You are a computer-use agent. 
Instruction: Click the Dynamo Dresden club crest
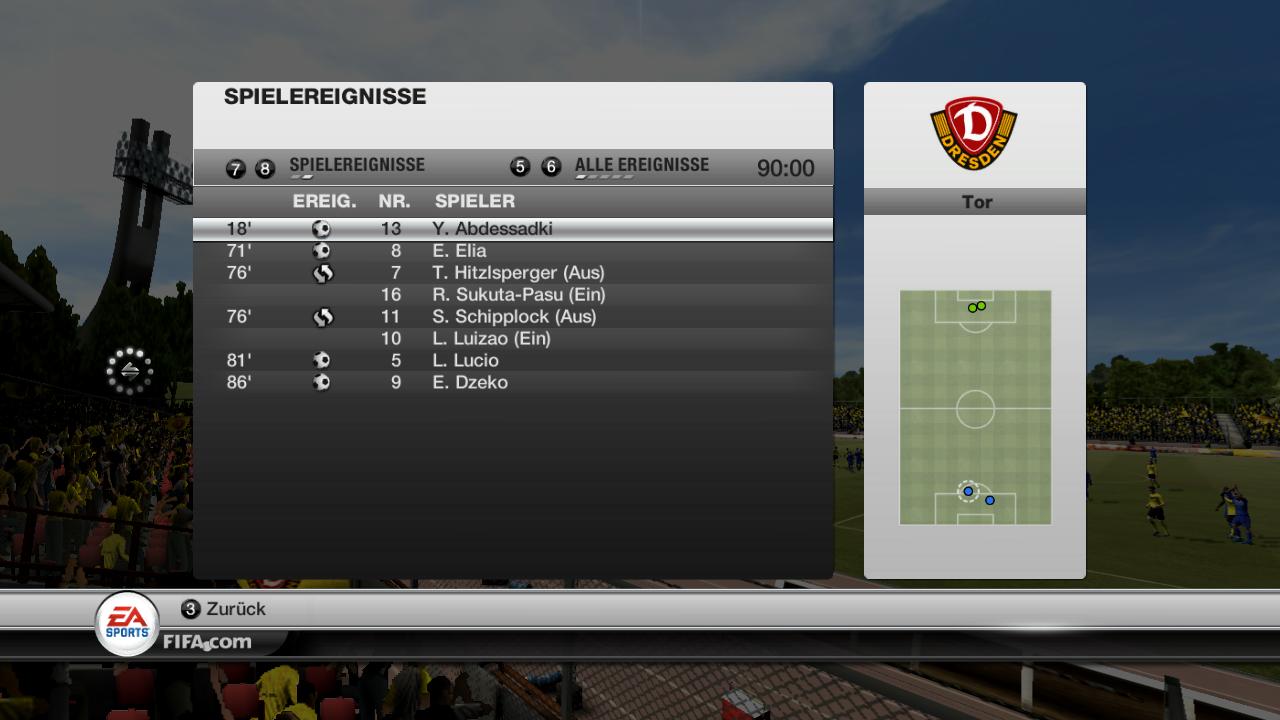pos(974,133)
